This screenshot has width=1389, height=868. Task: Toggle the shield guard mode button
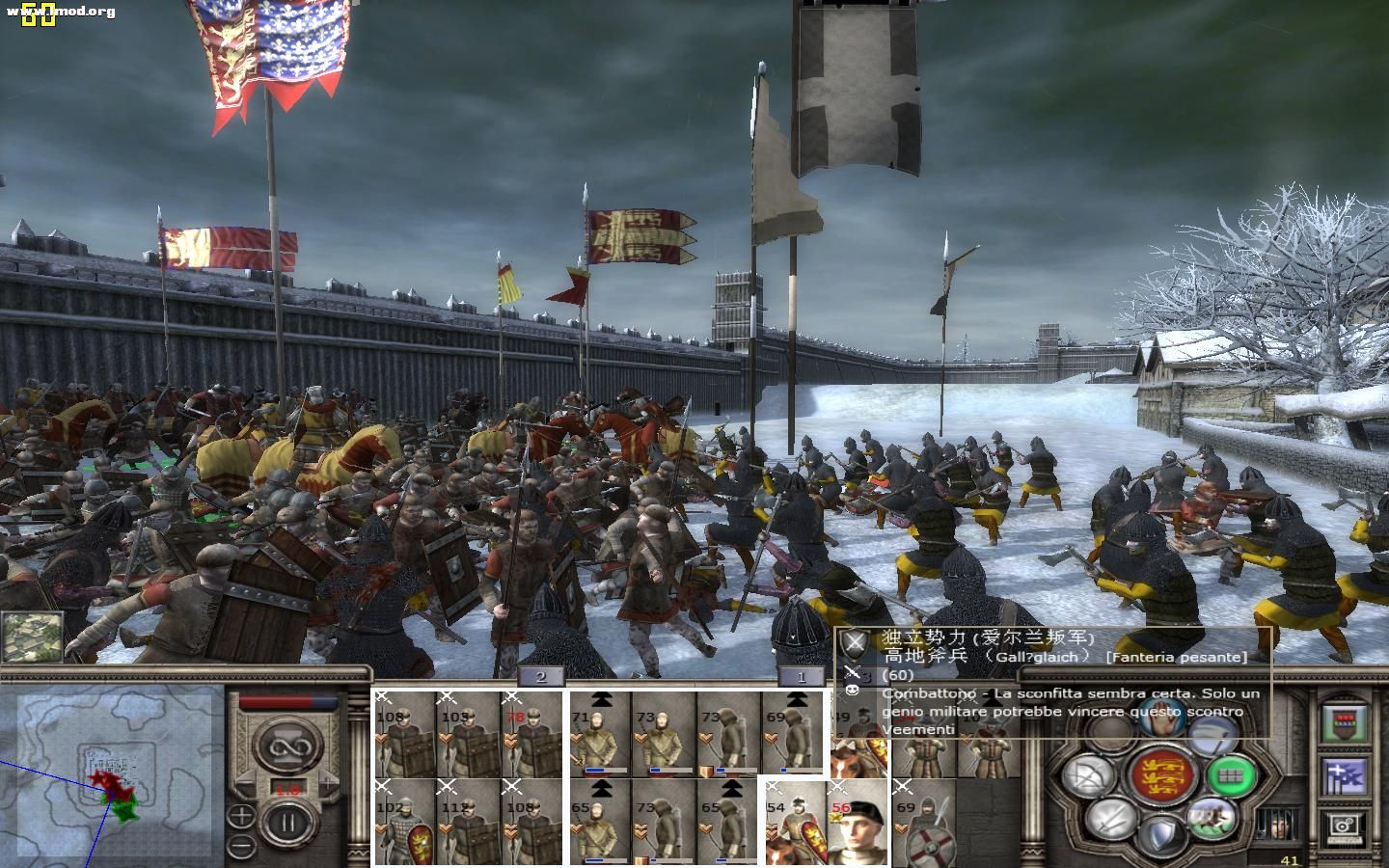pyautogui.click(x=1161, y=835)
